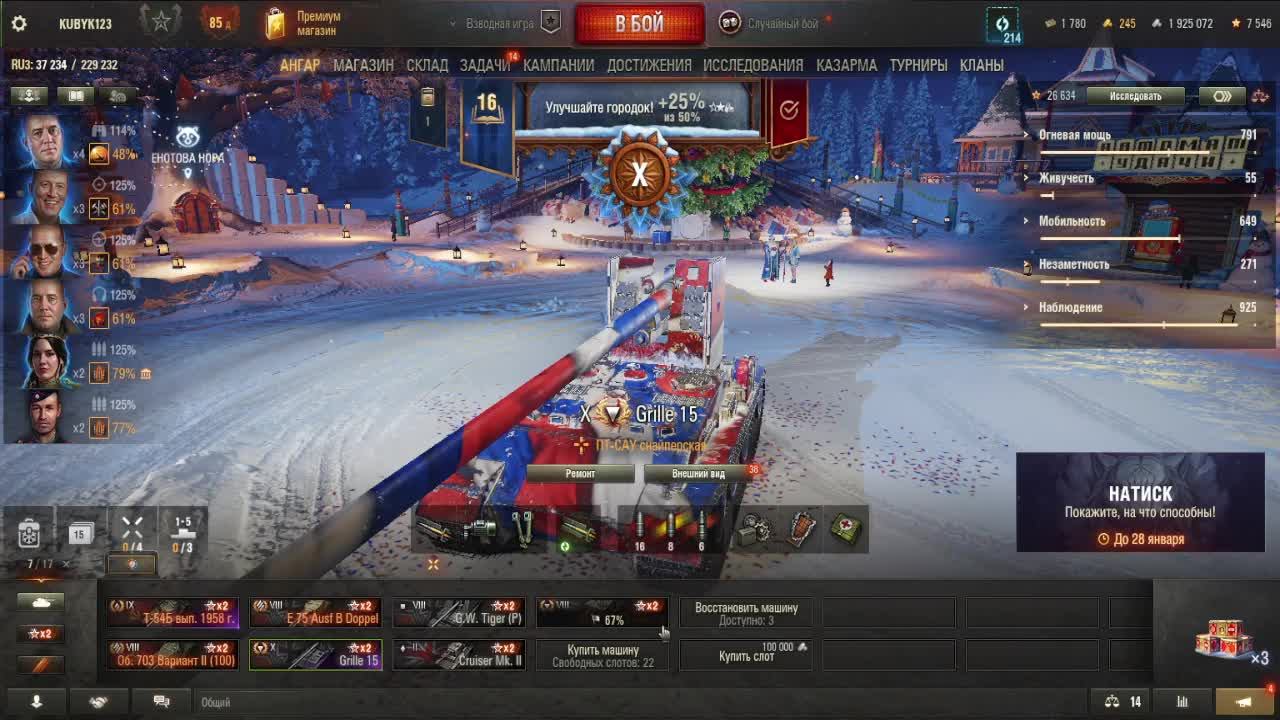Start battle with the В БОЙ button
This screenshot has width=1280, height=720.
pyautogui.click(x=639, y=24)
